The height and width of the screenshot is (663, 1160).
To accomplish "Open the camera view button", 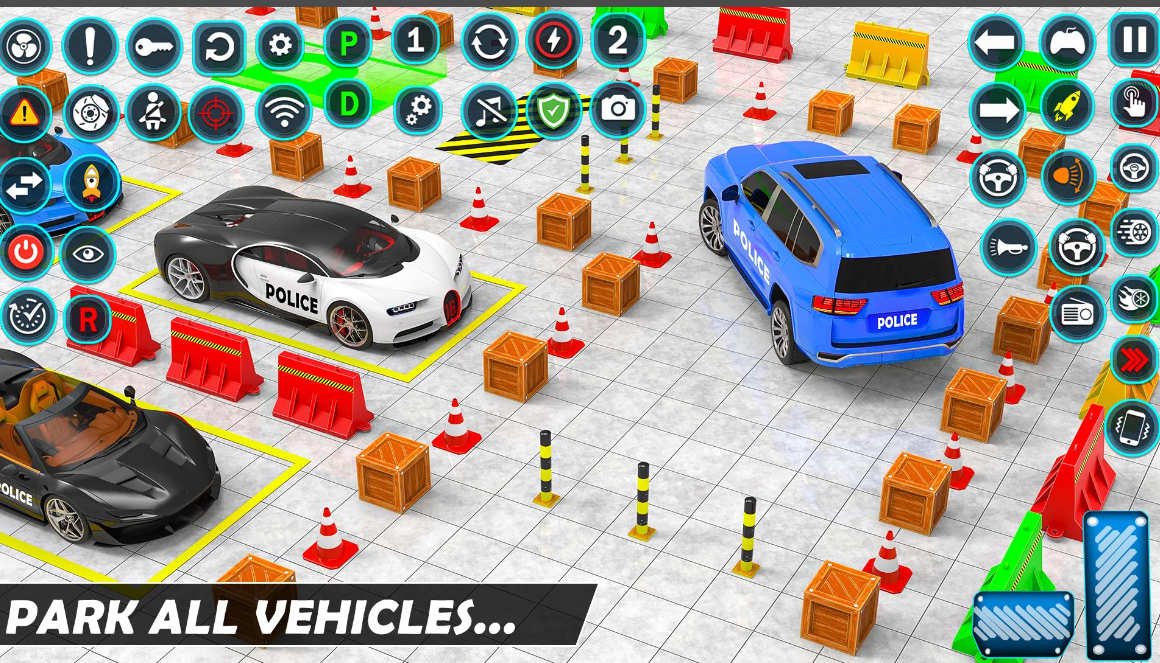I will point(618,110).
